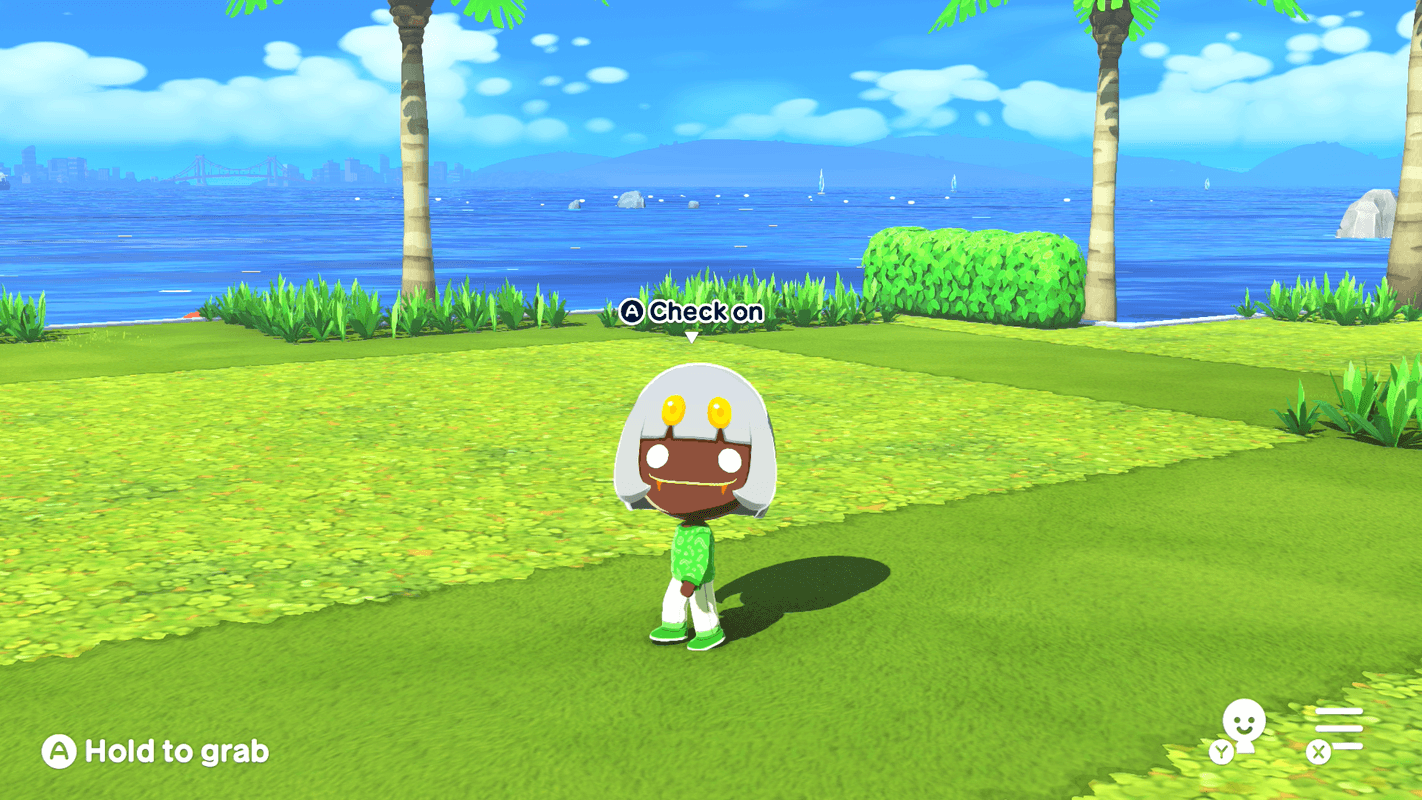1422x800 pixels.
Task: Click the X button badge icon
Action: pos(1317,752)
